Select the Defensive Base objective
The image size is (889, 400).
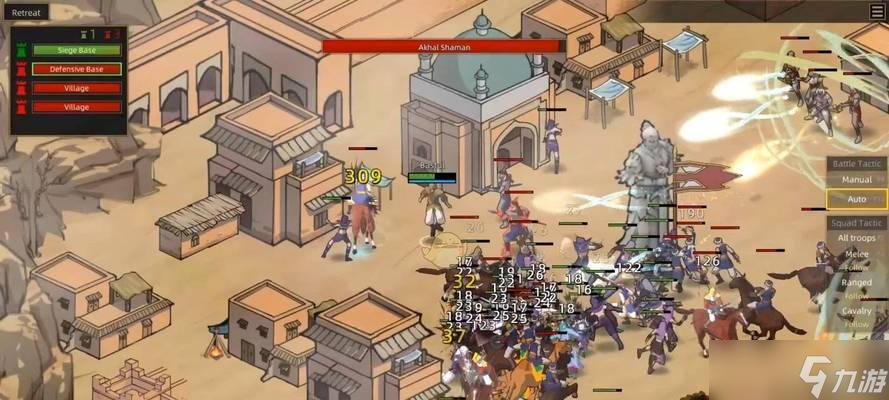77,69
